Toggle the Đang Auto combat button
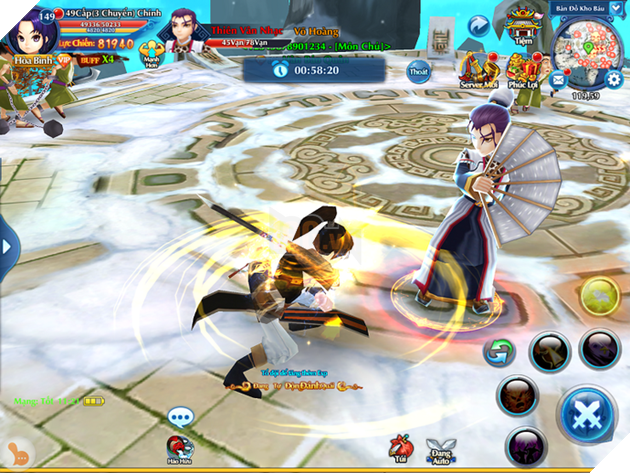This screenshot has height=473, width=630. click(440, 452)
